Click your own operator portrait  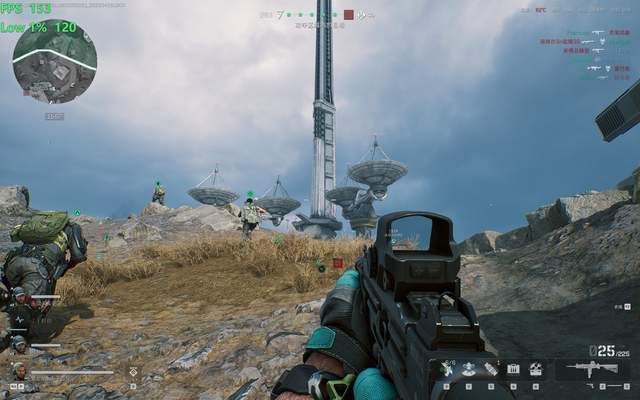19,371
